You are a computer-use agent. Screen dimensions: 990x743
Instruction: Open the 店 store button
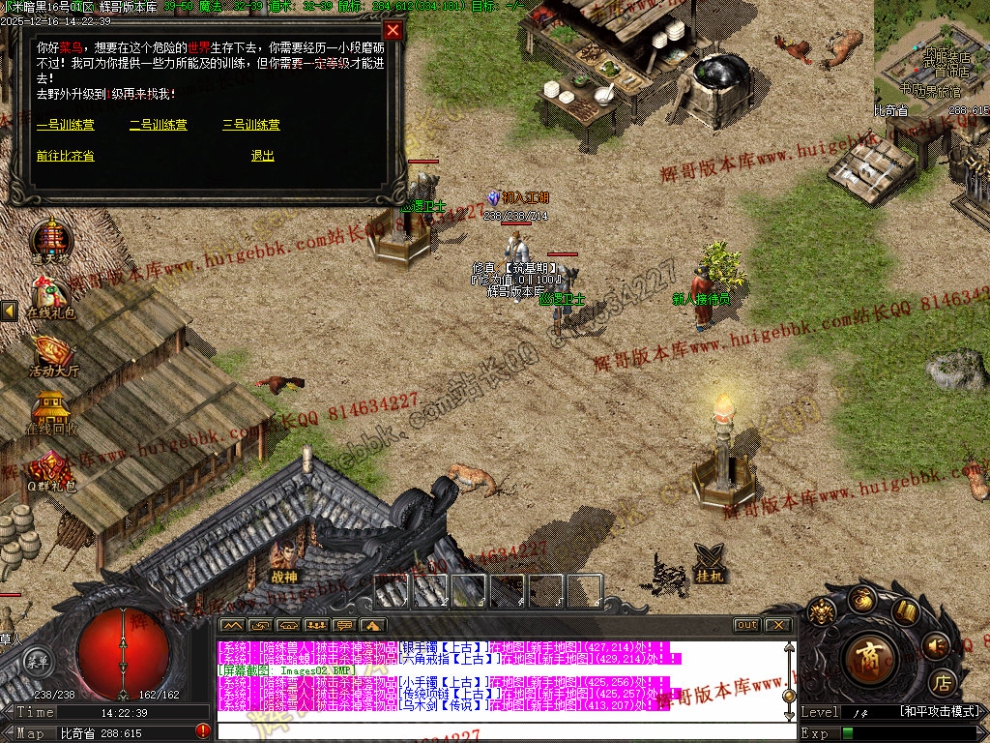[942, 683]
